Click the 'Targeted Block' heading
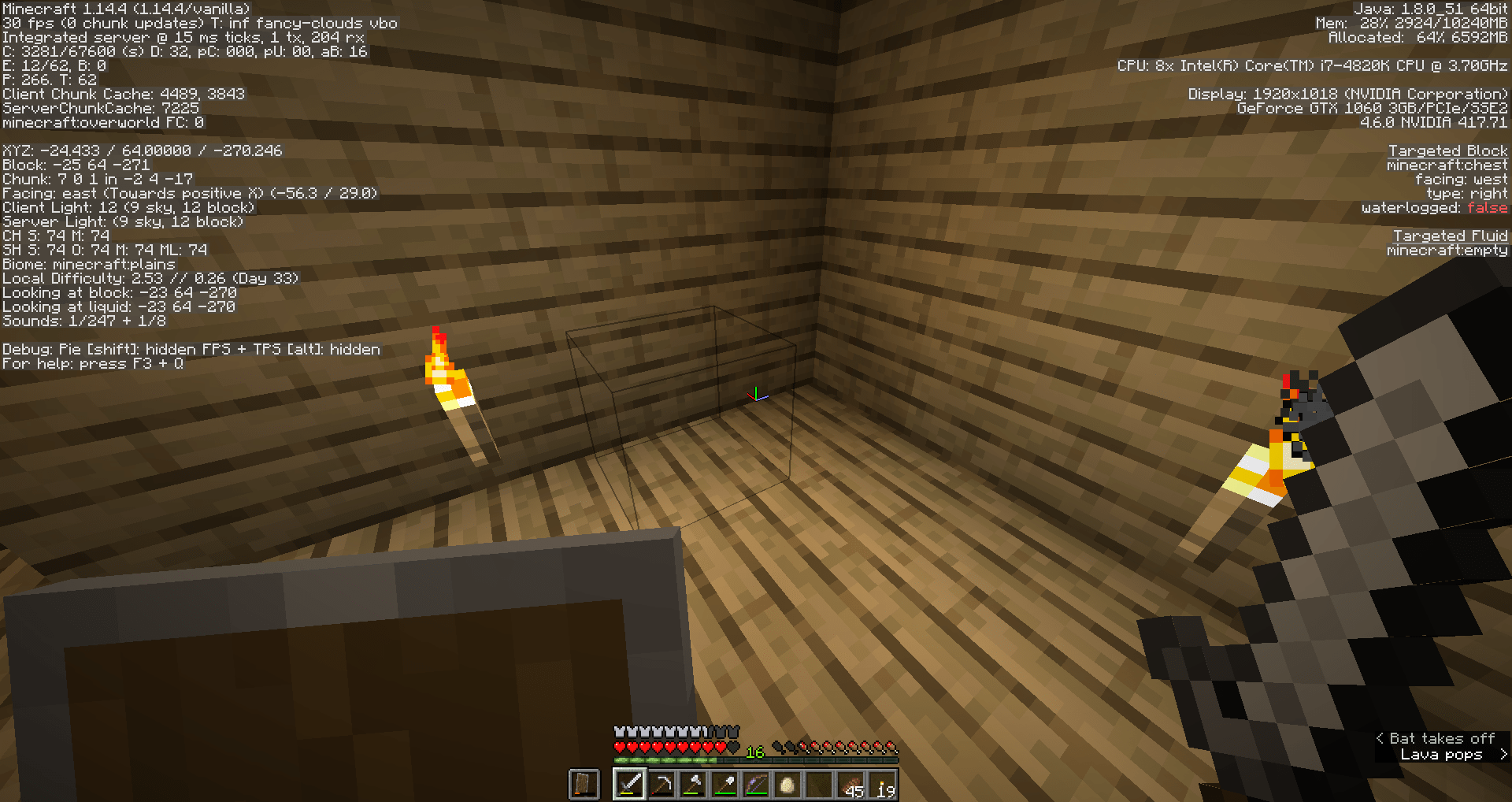Viewport: 1512px width, 802px height. [x=1449, y=150]
